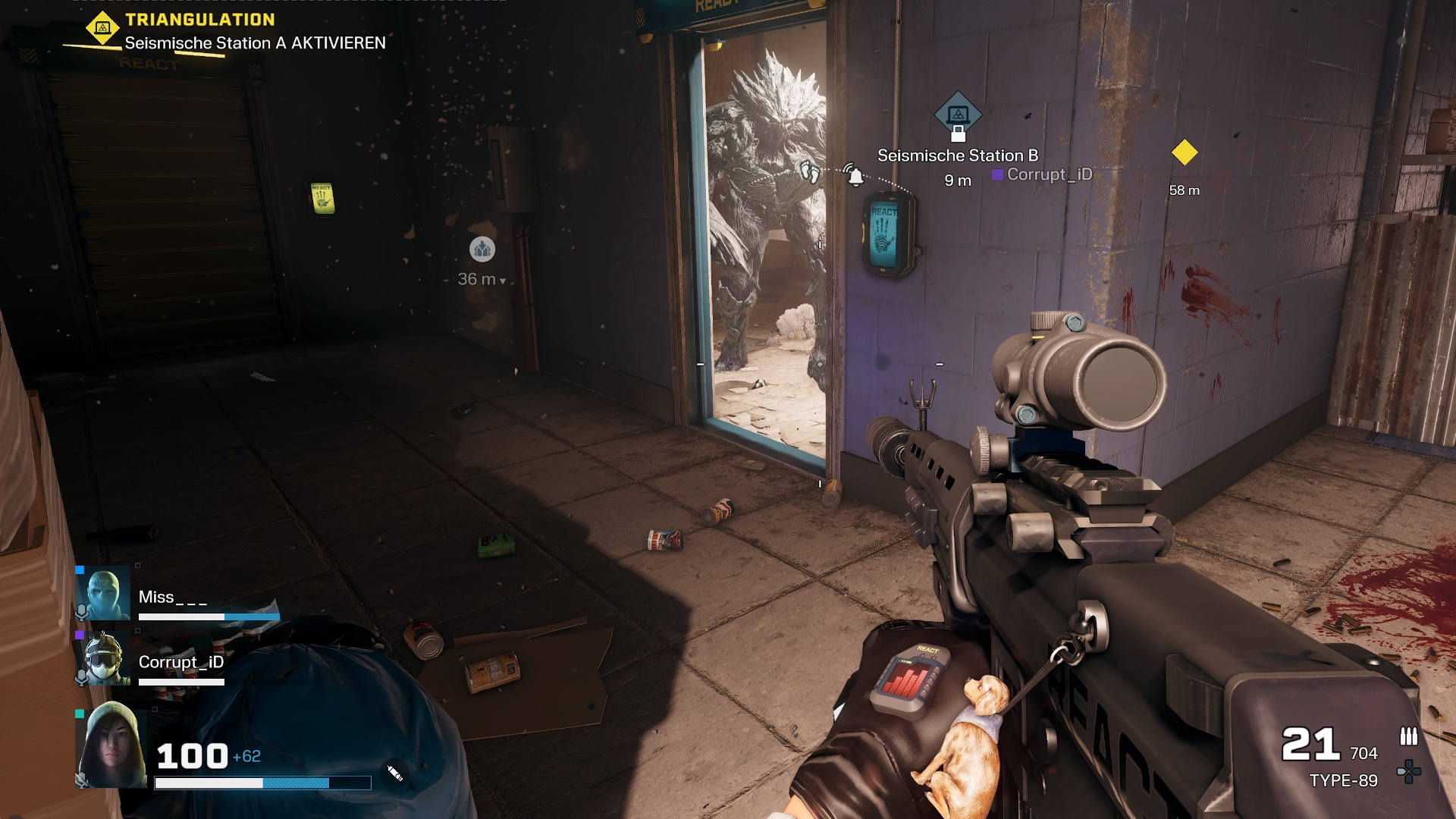This screenshot has height=819, width=1456.
Task: Click the Seismische Station B marker
Action: (x=958, y=116)
